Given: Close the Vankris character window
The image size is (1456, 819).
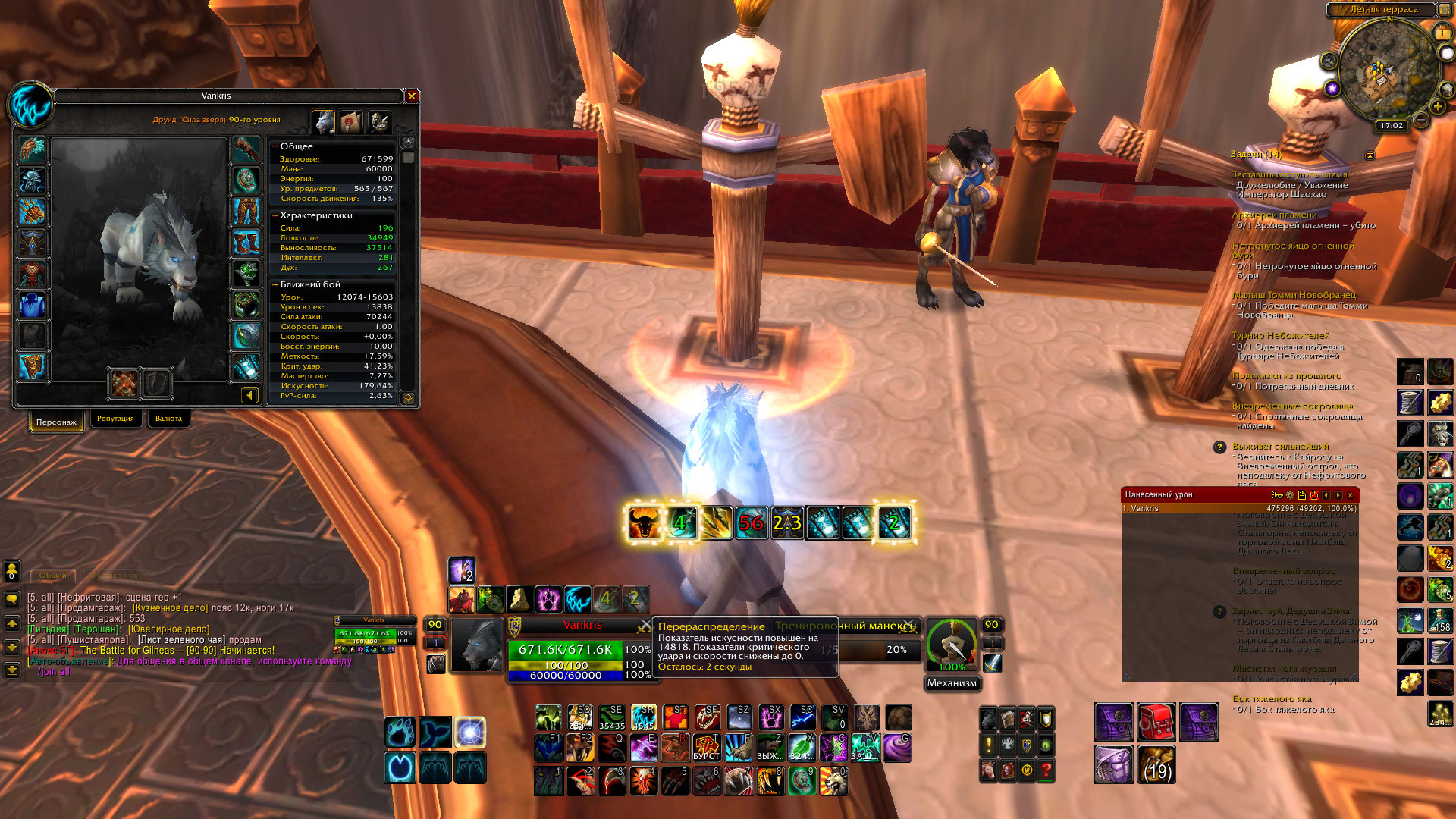Looking at the screenshot, I should coord(412,96).
